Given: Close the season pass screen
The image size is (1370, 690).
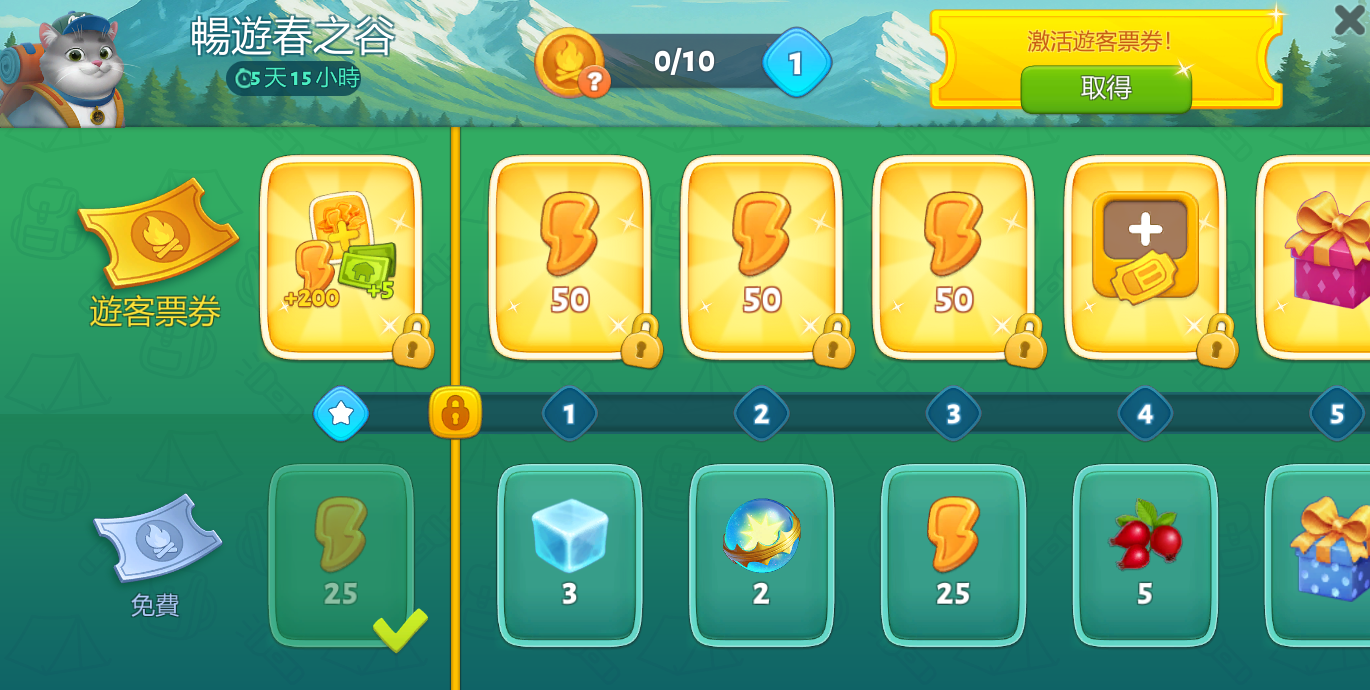Looking at the screenshot, I should pos(1349,19).
